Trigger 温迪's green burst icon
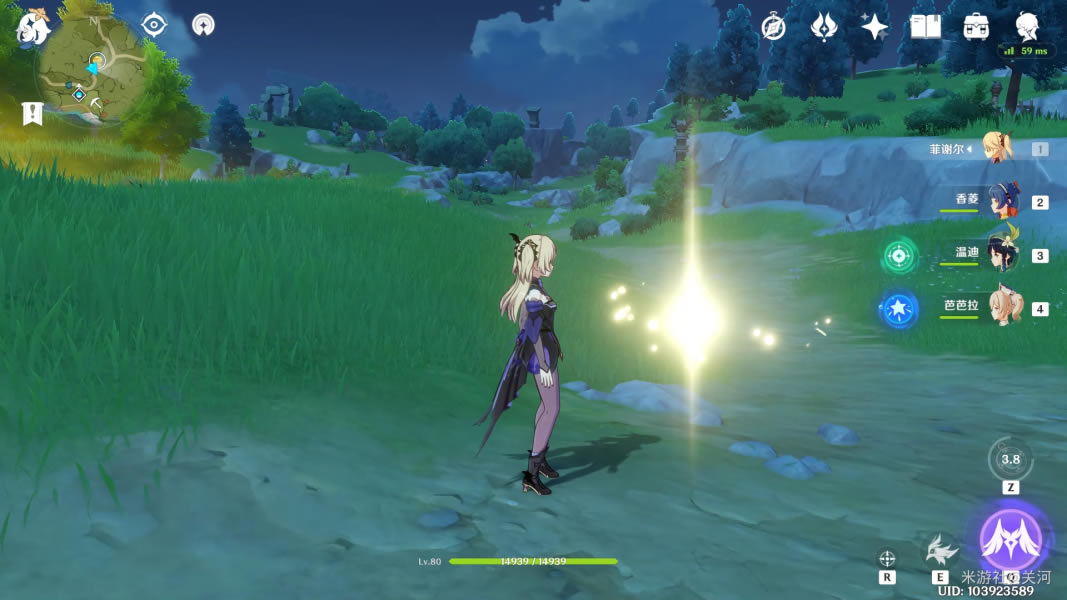 (x=899, y=256)
